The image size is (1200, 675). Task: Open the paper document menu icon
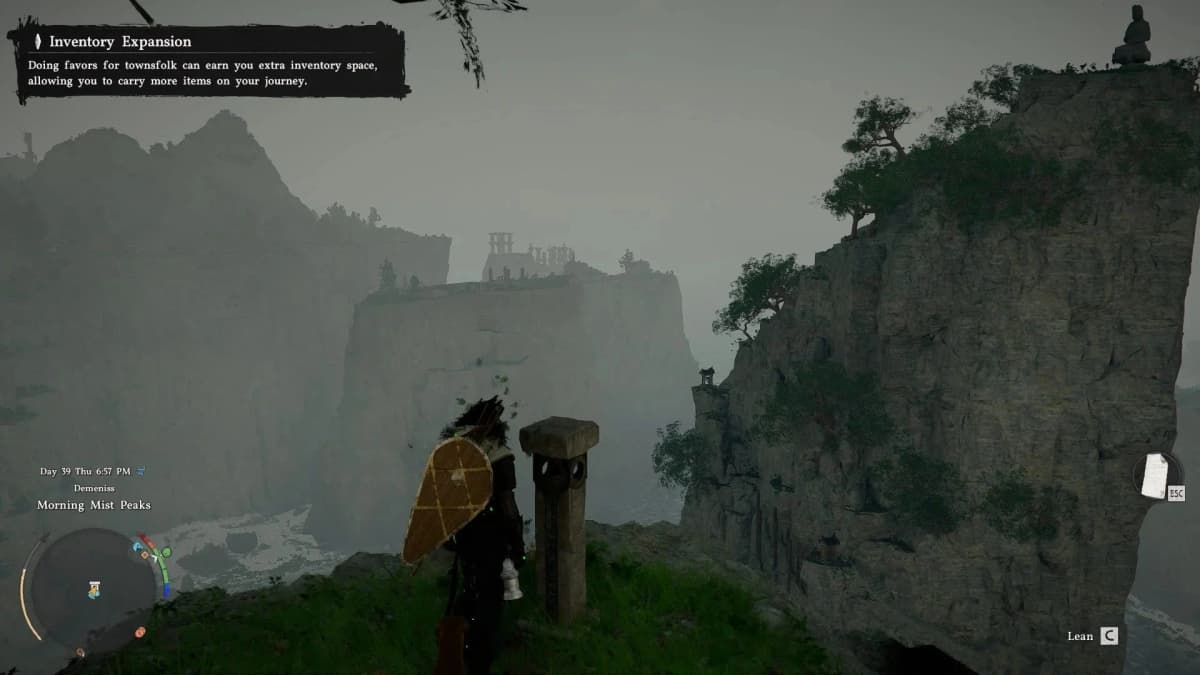point(1156,474)
